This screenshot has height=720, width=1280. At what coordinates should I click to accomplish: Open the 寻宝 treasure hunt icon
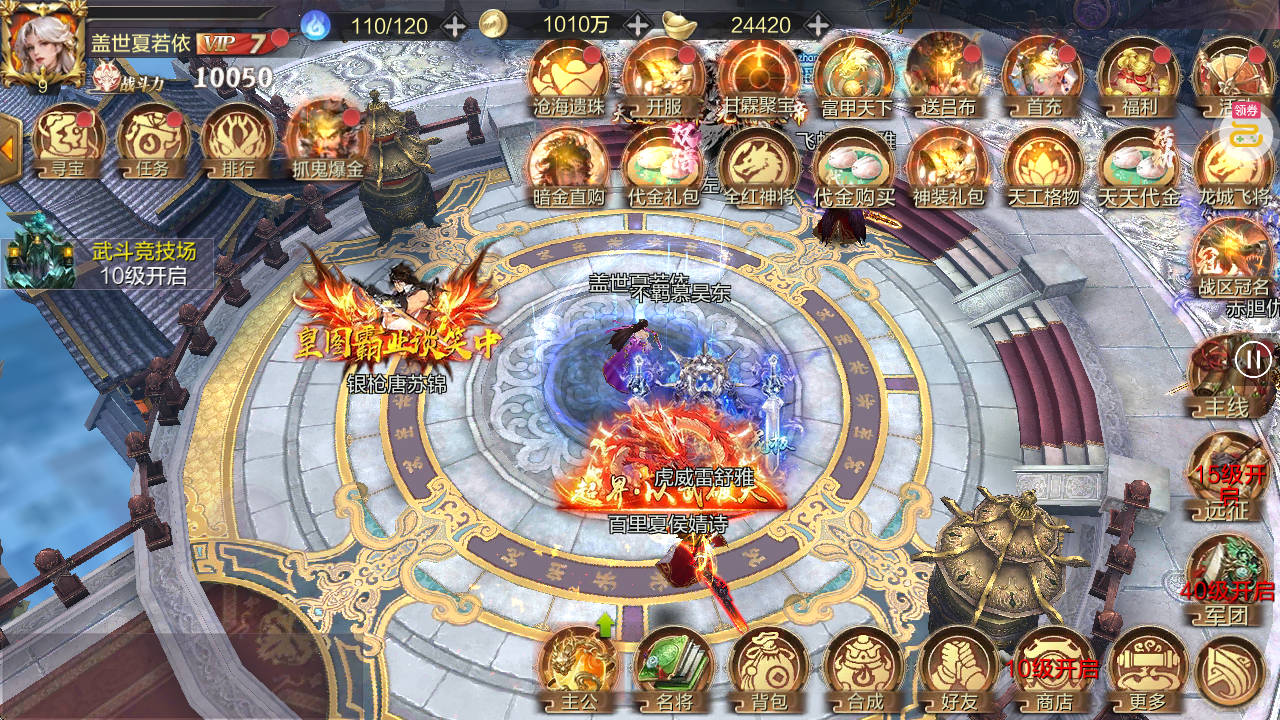point(69,141)
